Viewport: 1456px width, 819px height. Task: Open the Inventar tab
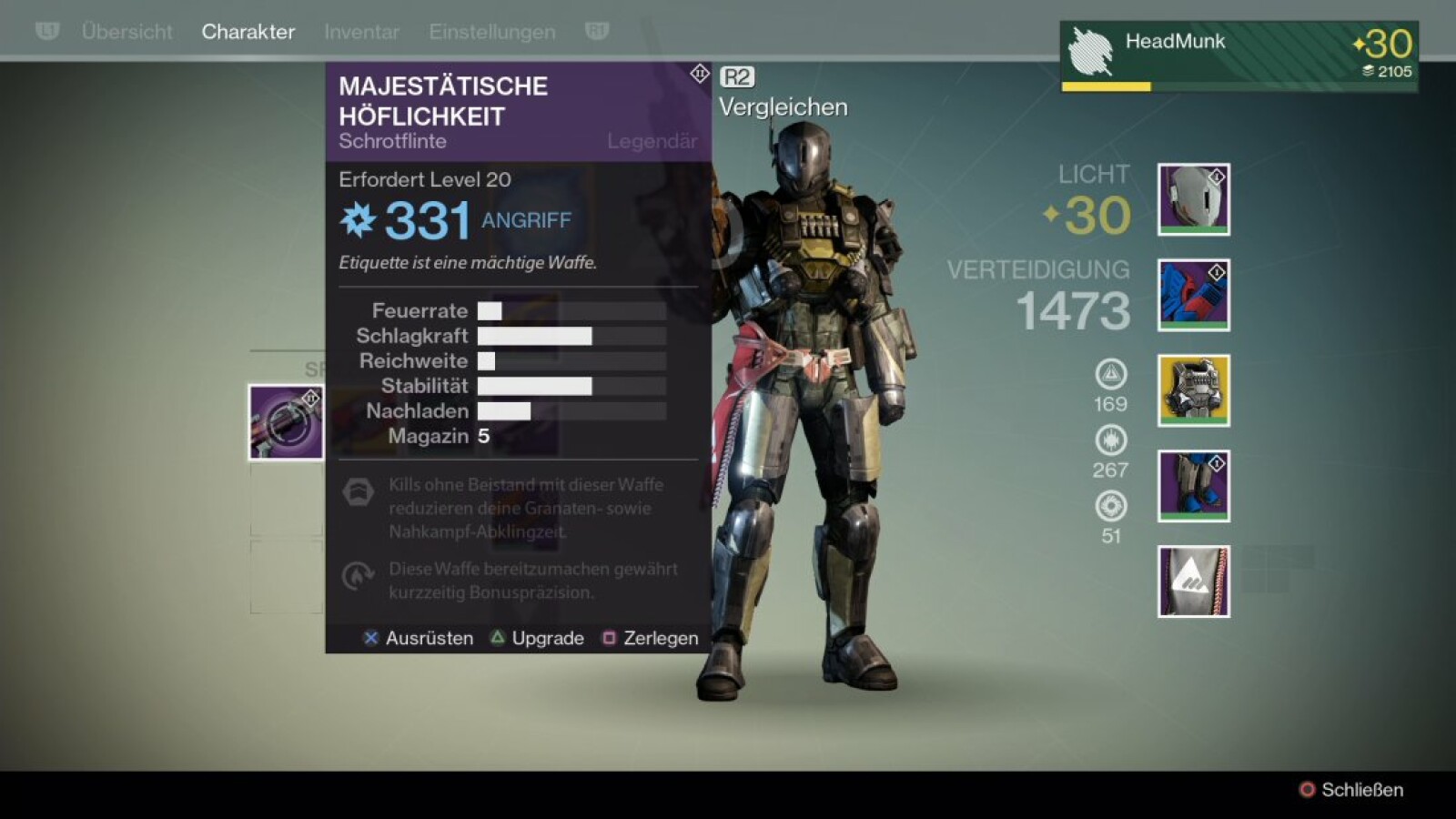tap(361, 32)
